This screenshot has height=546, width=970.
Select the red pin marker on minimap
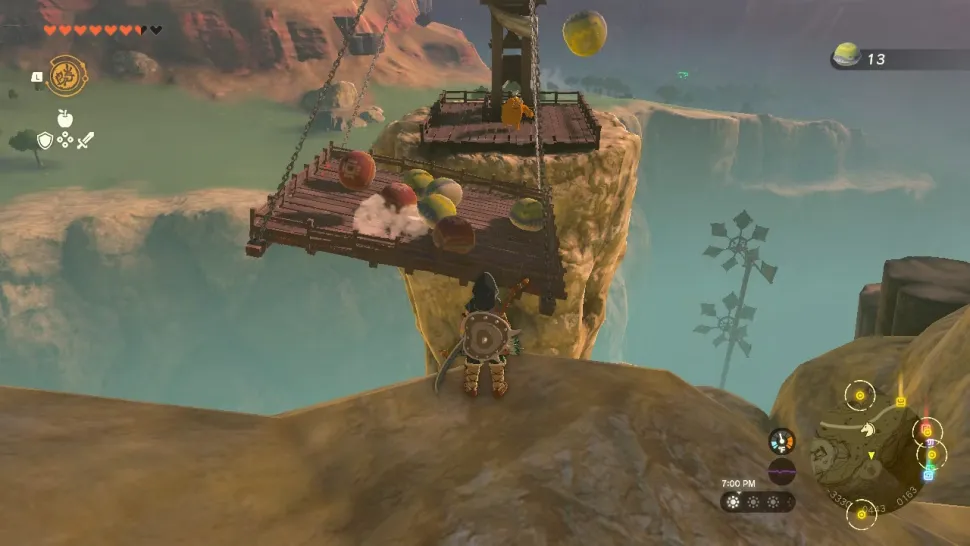click(927, 430)
